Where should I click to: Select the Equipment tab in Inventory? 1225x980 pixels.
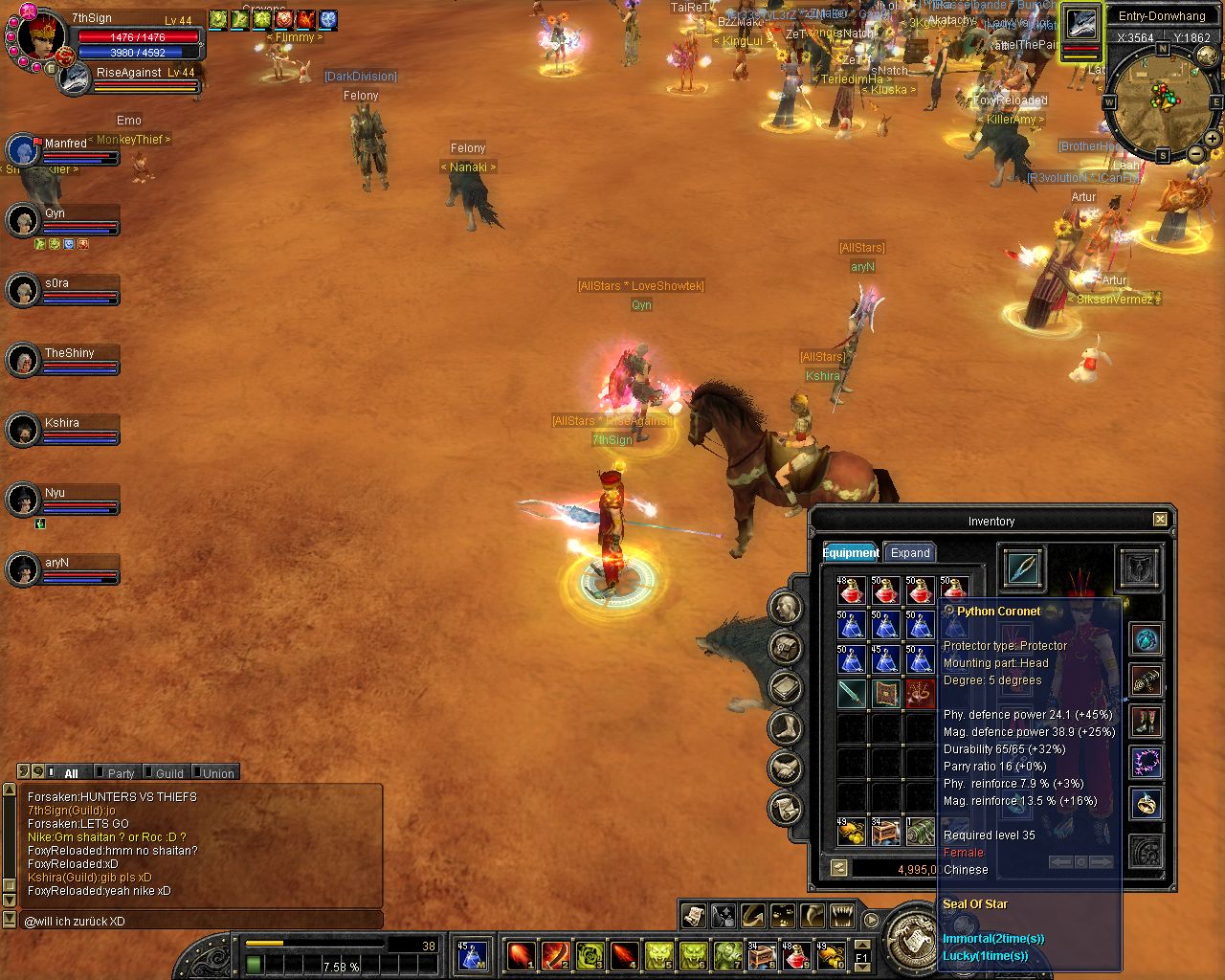[x=851, y=552]
